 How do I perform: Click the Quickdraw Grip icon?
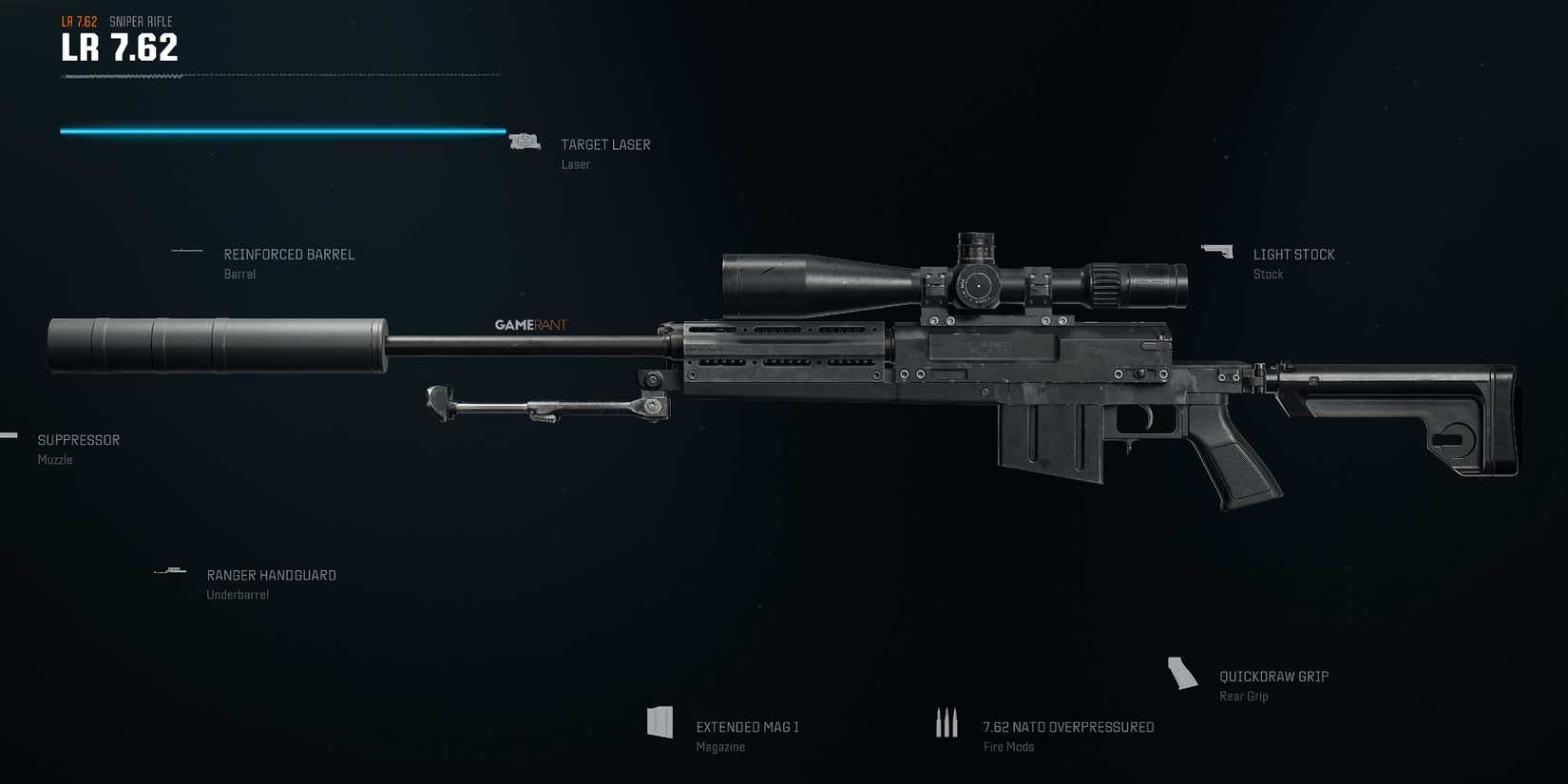[x=1181, y=672]
